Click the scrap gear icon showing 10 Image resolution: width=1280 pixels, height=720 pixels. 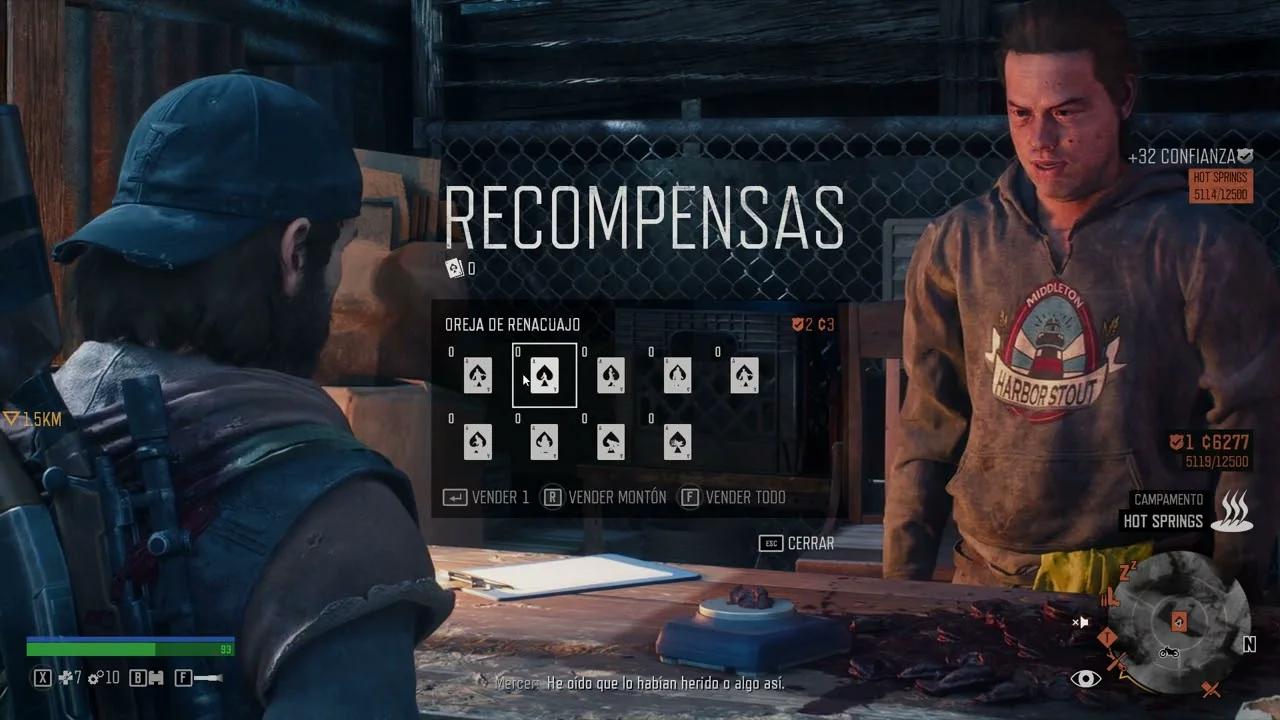coord(93,677)
